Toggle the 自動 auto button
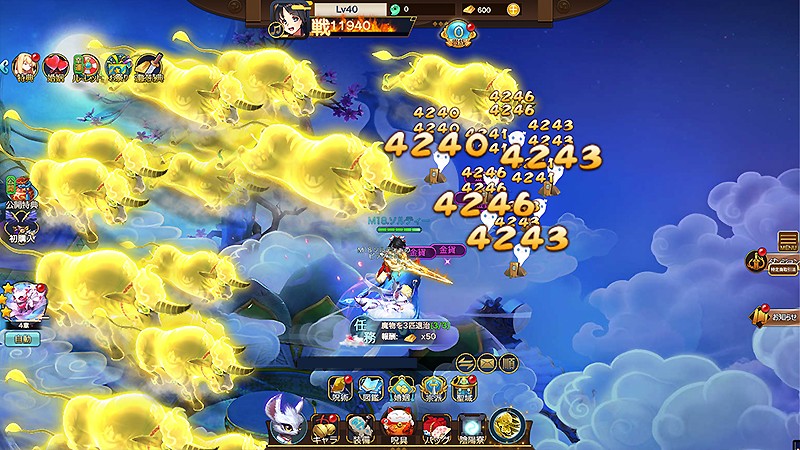Image resolution: width=800 pixels, height=450 pixels. click(x=21, y=339)
